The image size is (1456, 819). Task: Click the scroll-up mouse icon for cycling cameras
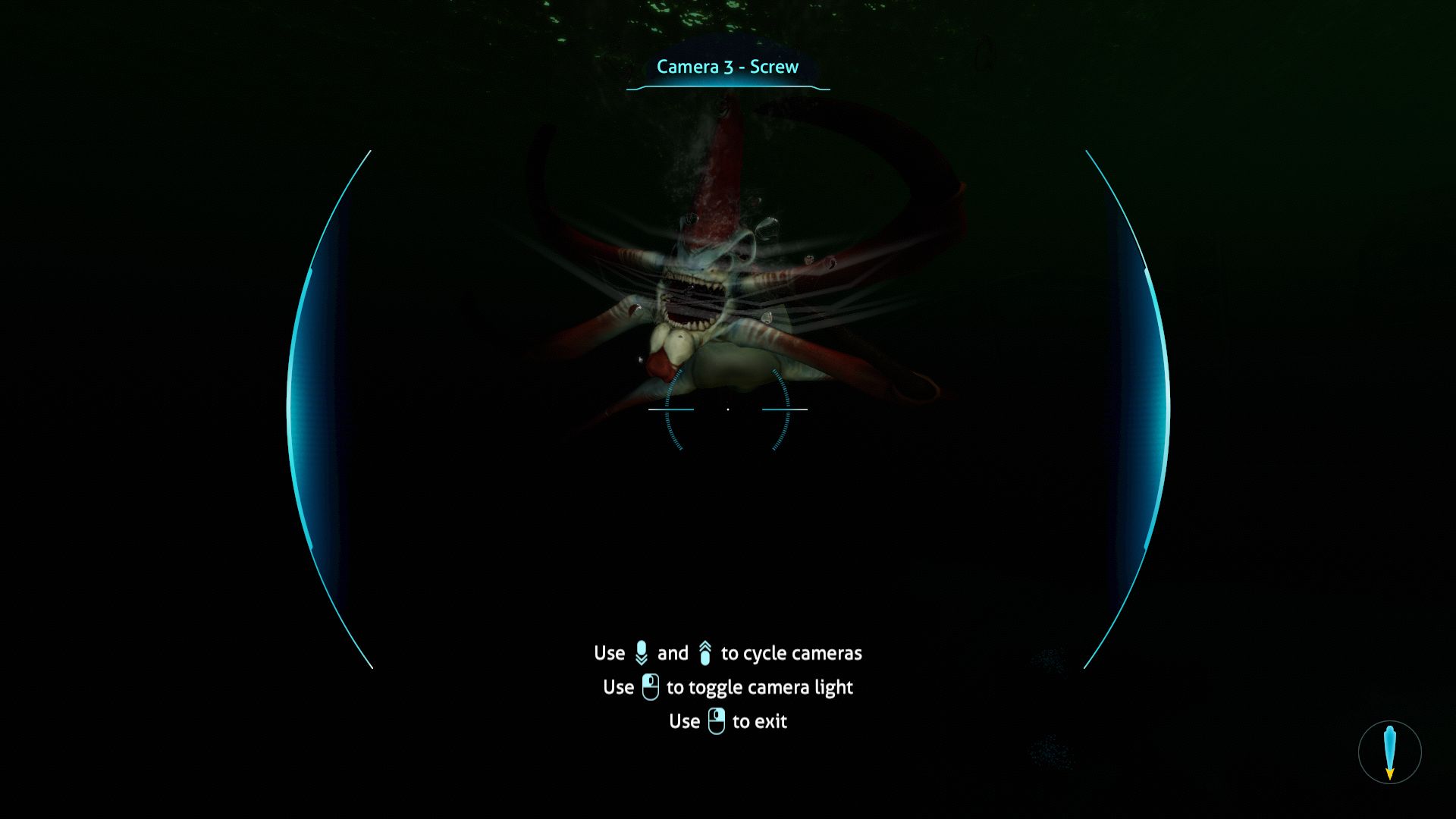pyautogui.click(x=706, y=651)
